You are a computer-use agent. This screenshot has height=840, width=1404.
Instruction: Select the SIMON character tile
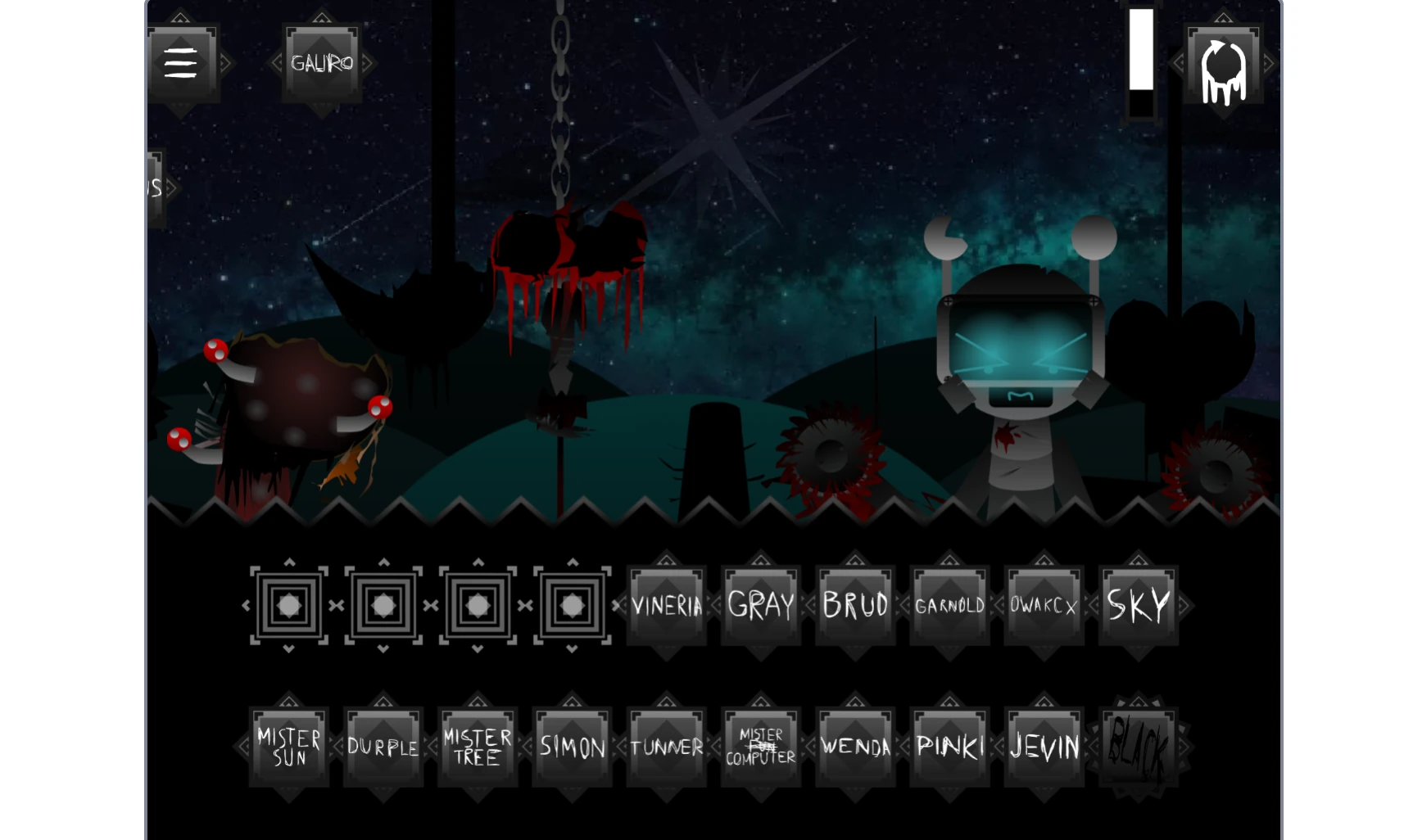(571, 746)
